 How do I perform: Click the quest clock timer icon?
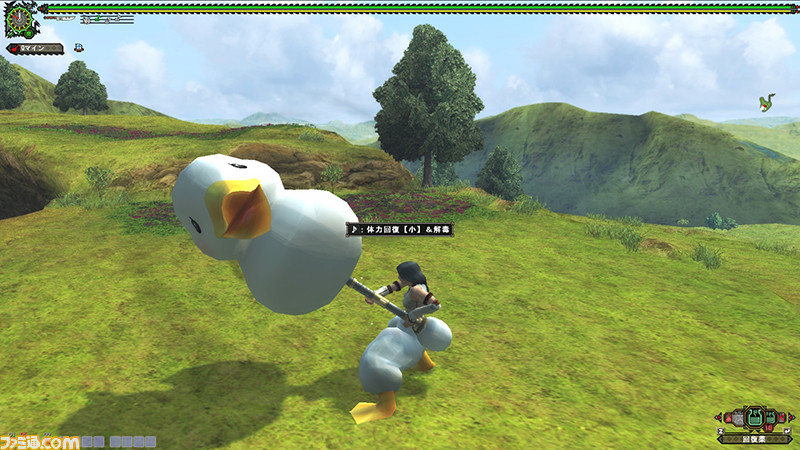click(x=20, y=18)
